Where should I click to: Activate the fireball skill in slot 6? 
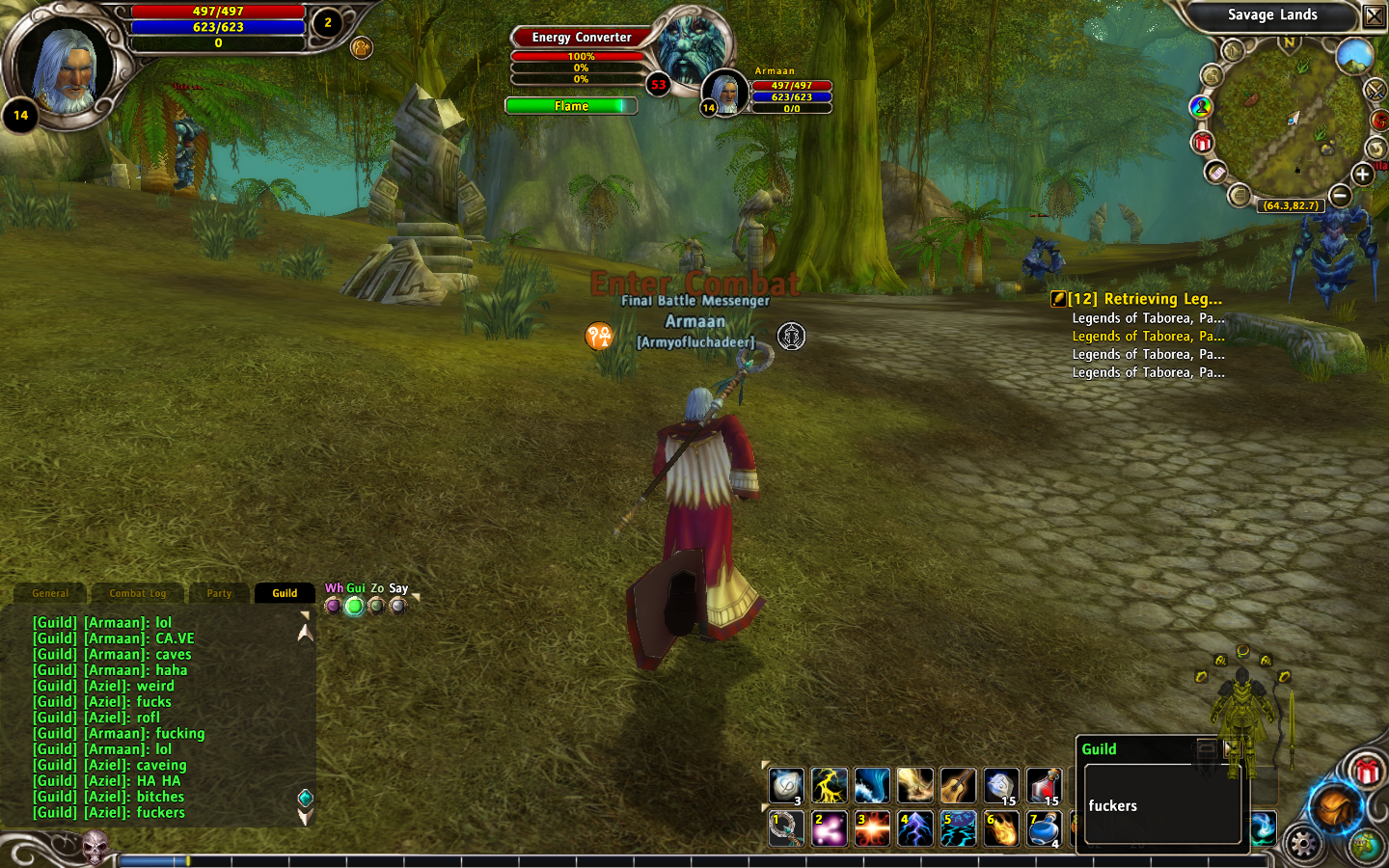coord(1001,828)
